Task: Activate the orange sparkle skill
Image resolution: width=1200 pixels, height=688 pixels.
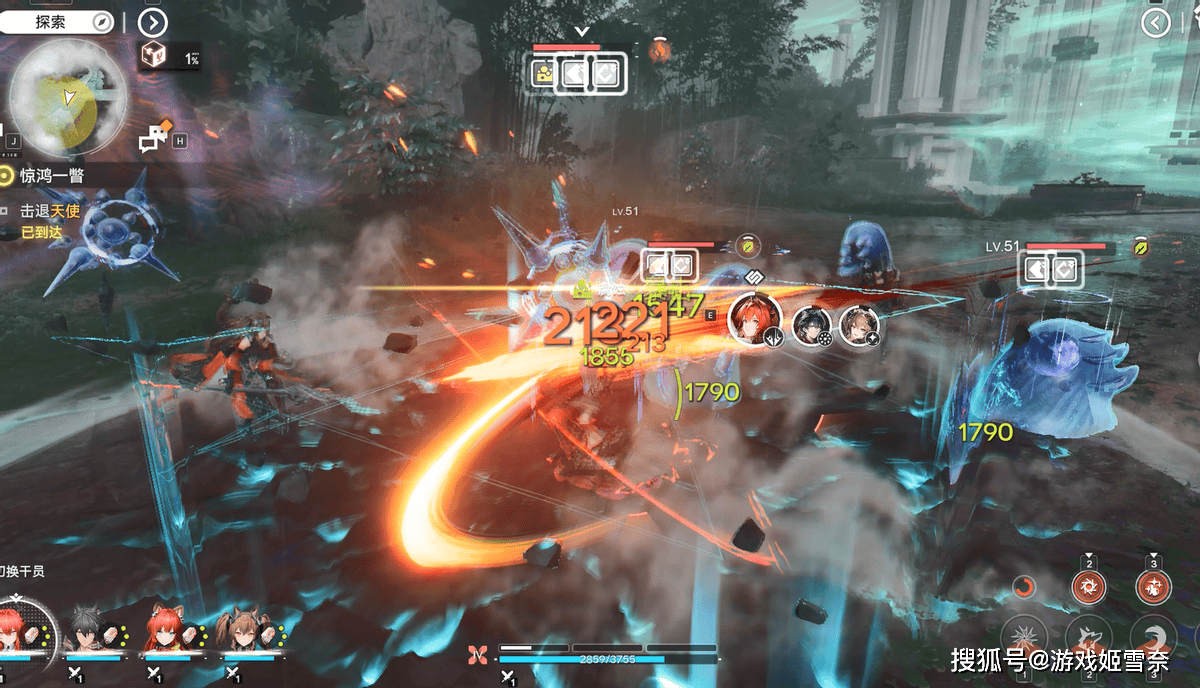Action: tap(1153, 588)
